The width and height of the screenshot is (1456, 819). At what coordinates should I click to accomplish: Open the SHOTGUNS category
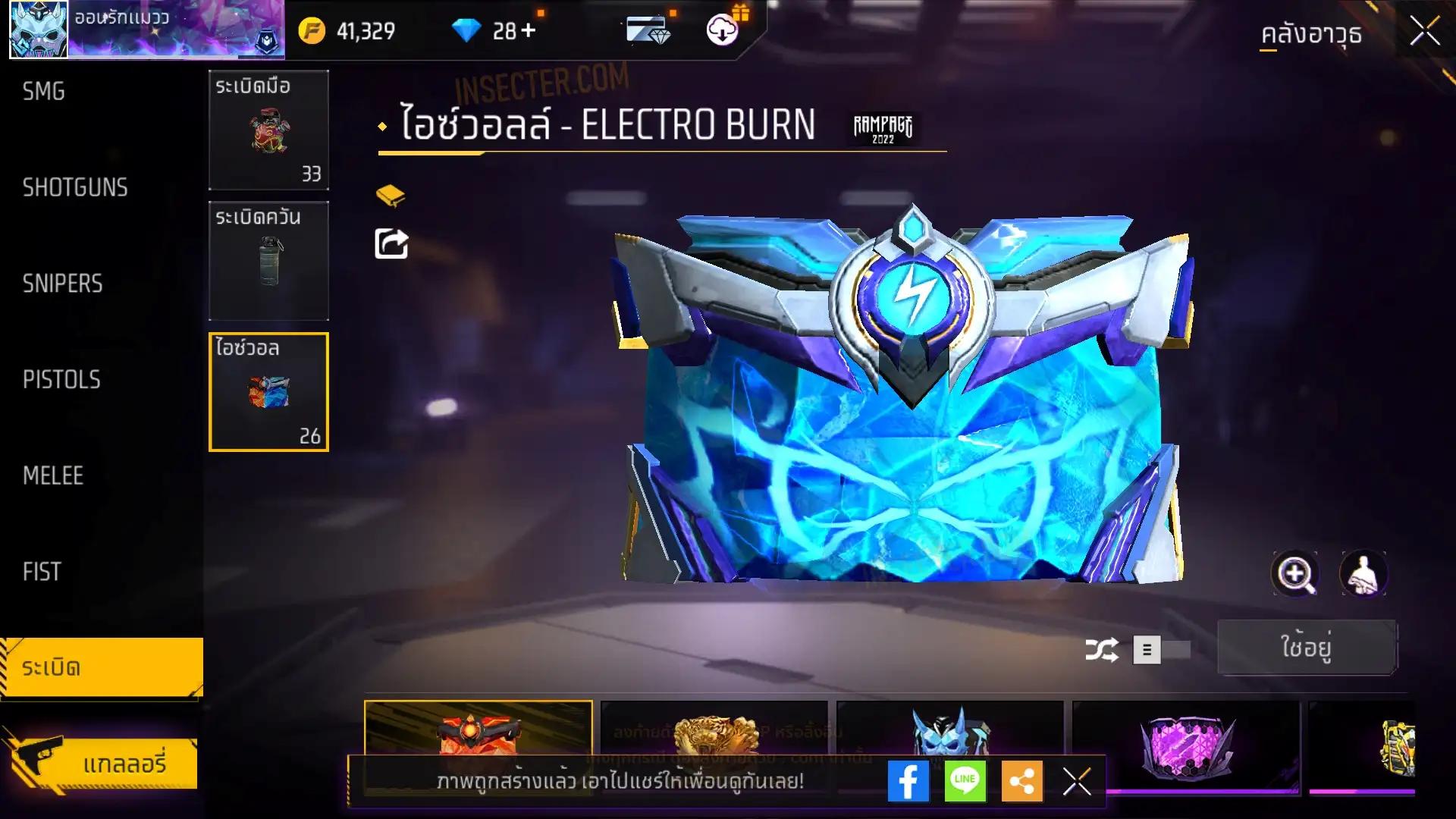tap(75, 187)
